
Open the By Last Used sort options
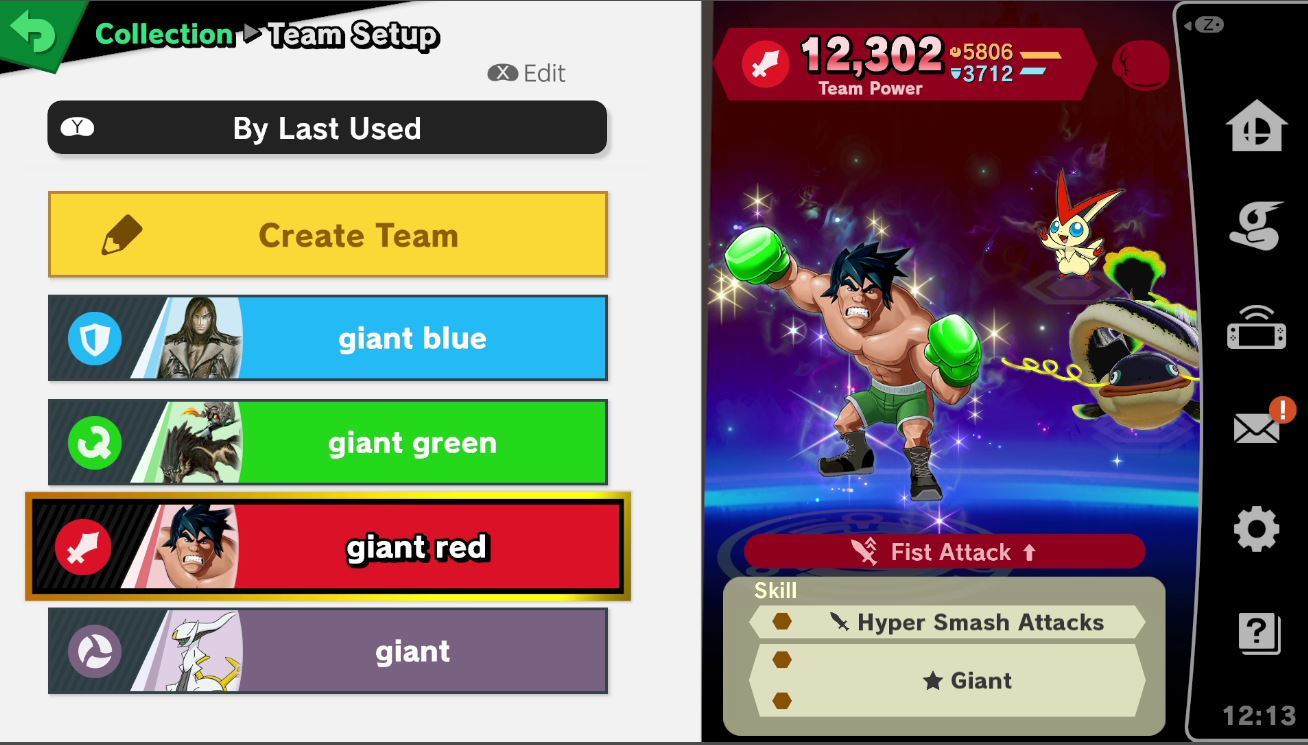coord(325,128)
